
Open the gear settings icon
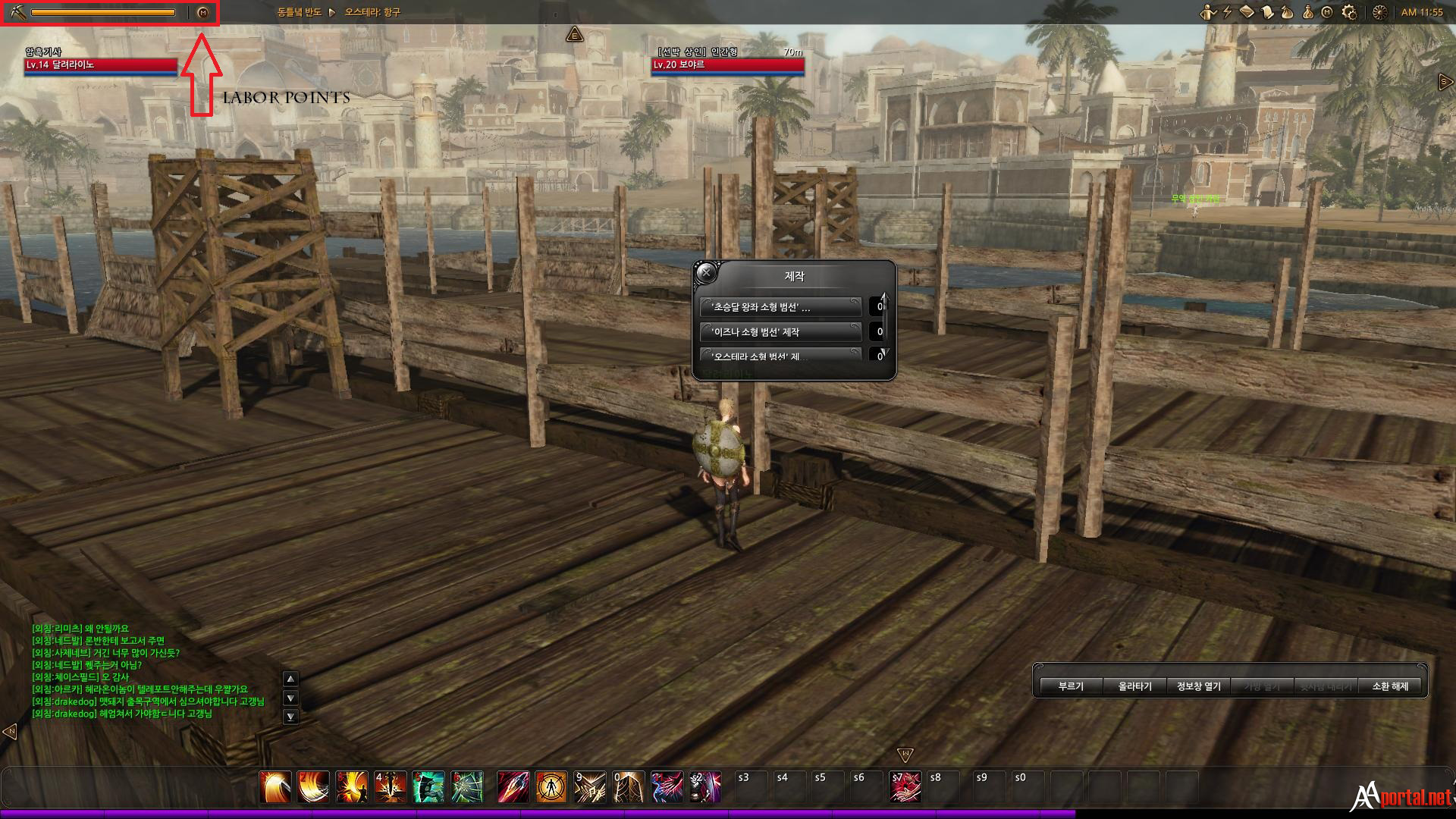(x=1348, y=12)
